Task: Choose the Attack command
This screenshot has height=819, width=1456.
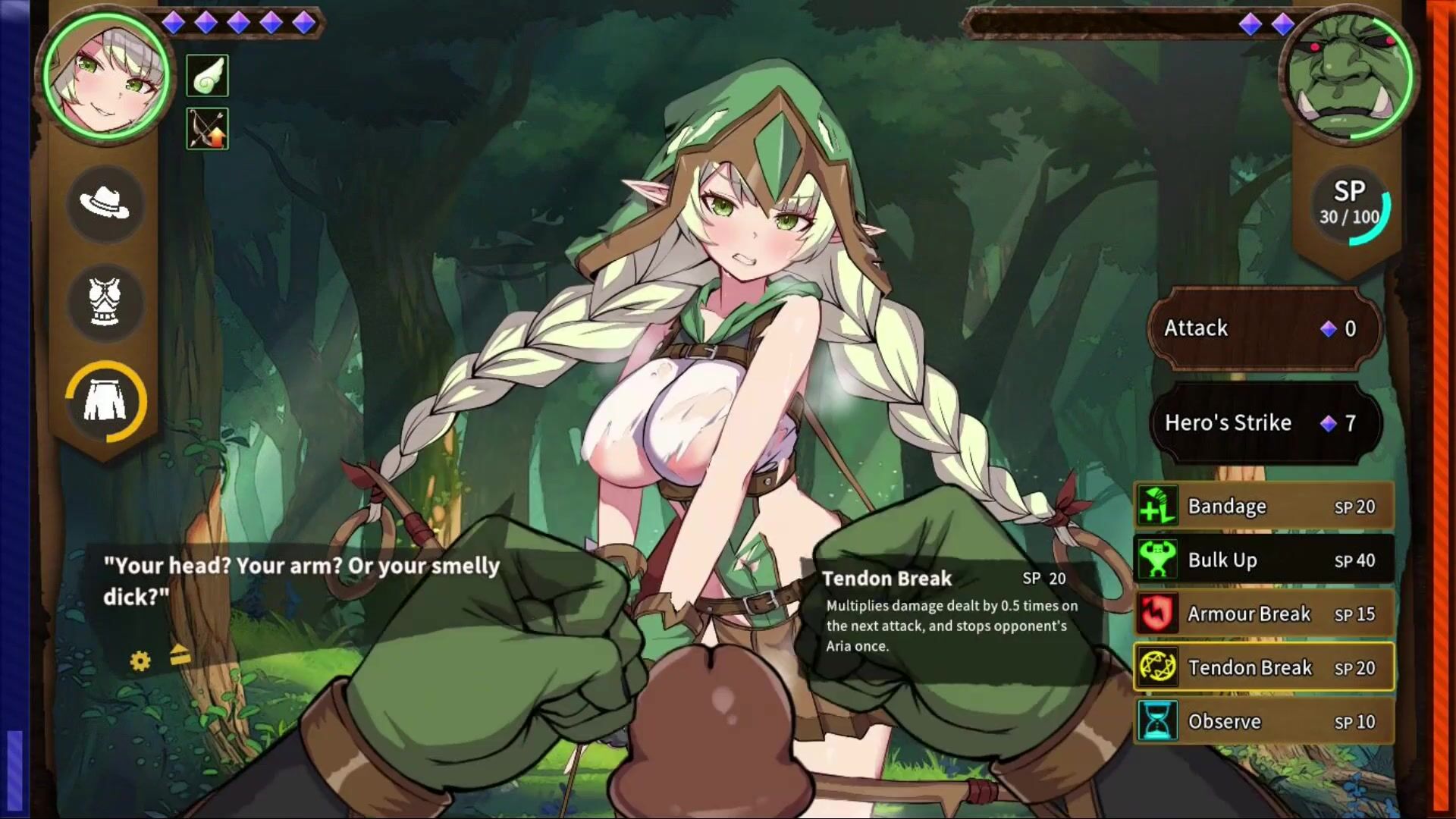Action: point(1262,328)
